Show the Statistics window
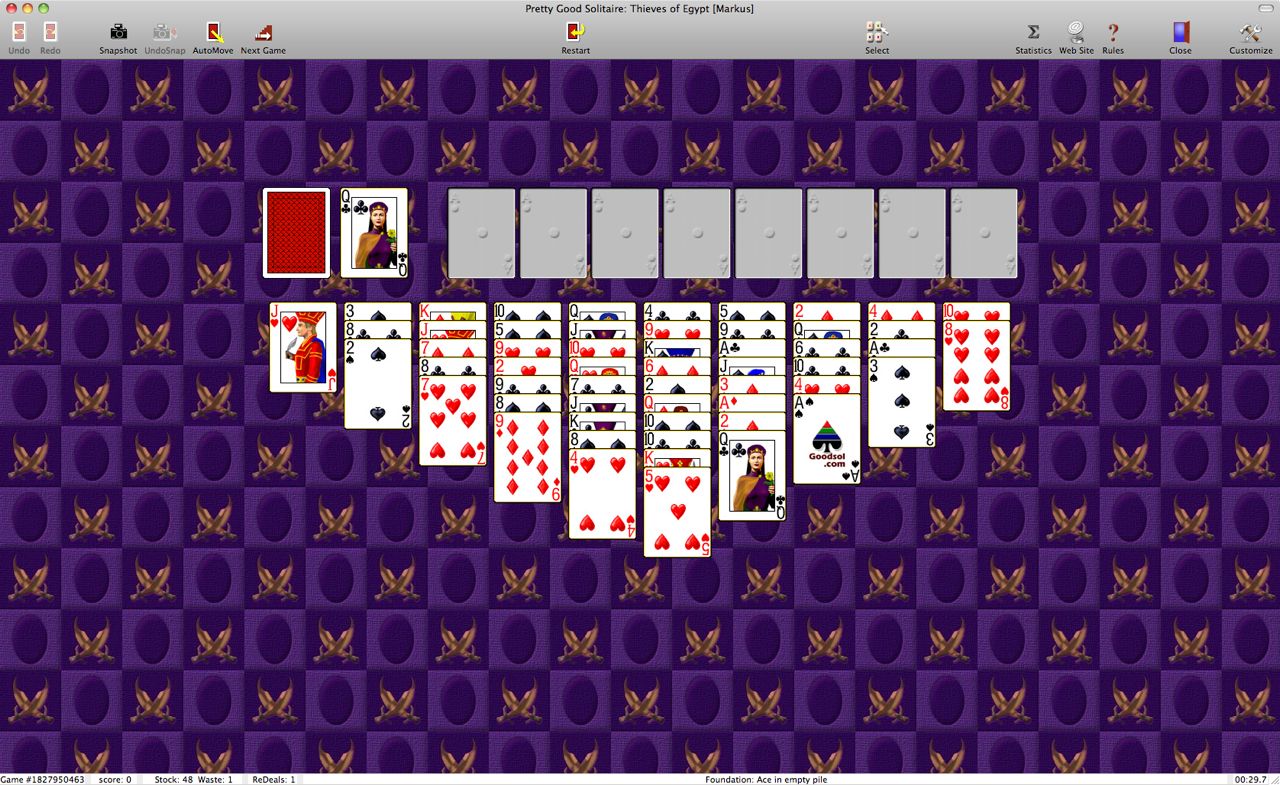Viewport: 1280px width, 785px height. click(1033, 38)
